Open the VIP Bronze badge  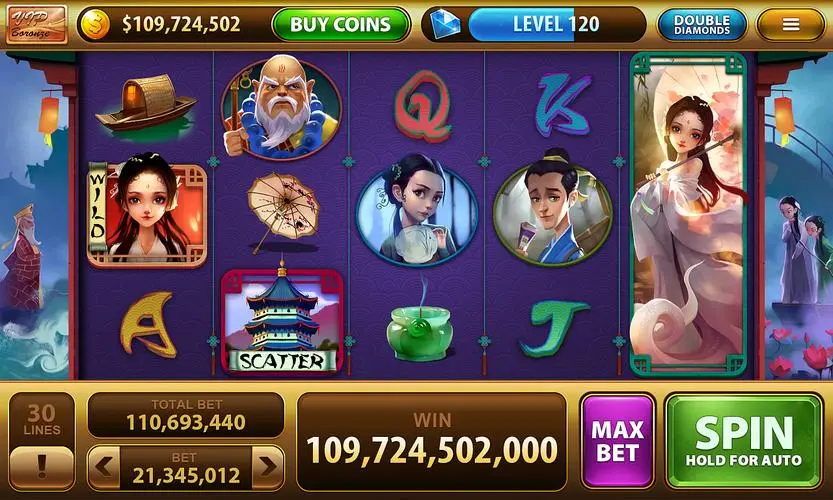click(x=35, y=23)
